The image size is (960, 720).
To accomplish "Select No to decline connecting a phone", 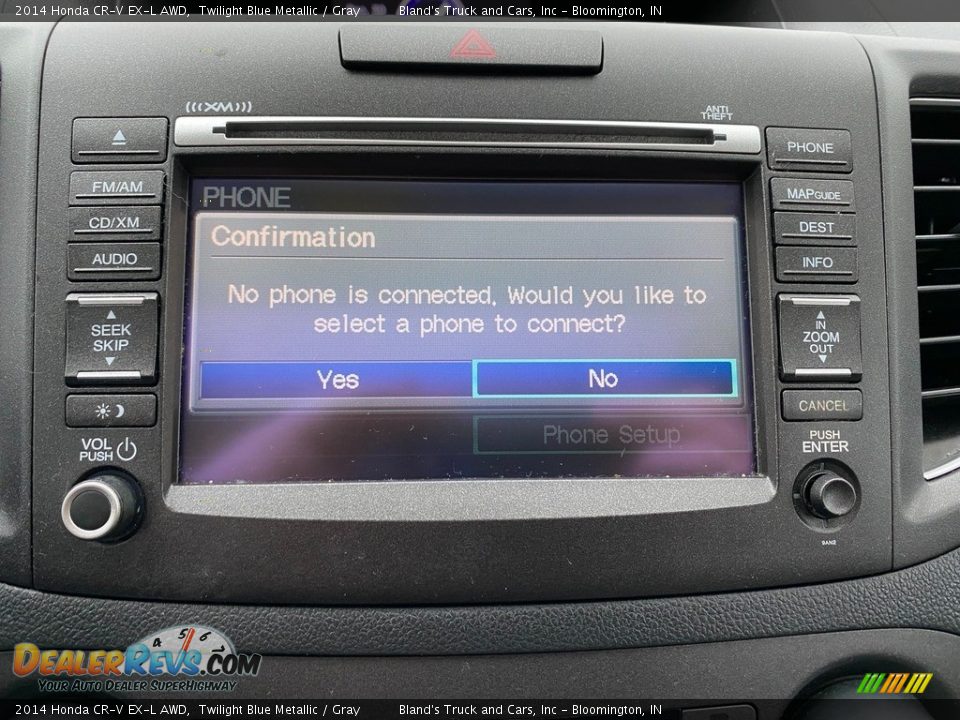I will coord(604,379).
